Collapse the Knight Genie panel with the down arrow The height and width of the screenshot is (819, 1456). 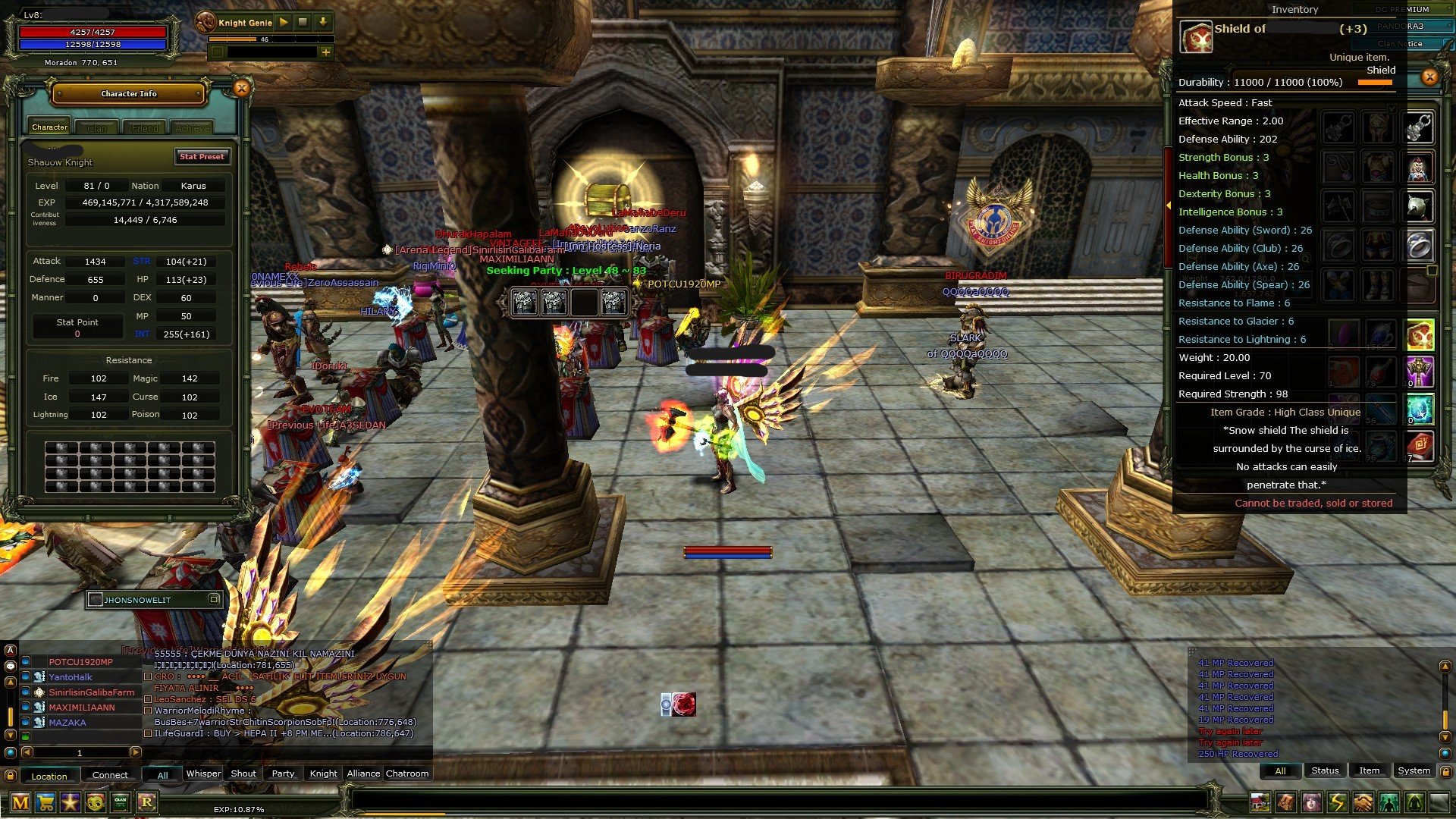[323, 23]
